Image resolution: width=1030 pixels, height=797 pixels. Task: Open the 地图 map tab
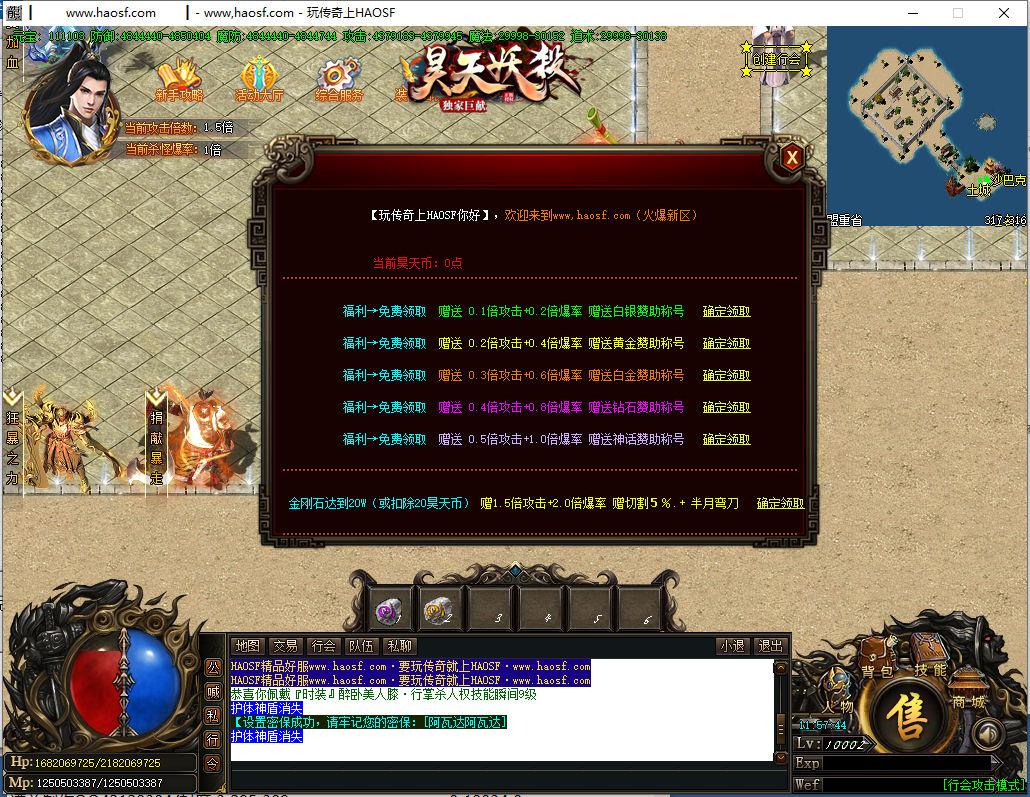click(247, 646)
